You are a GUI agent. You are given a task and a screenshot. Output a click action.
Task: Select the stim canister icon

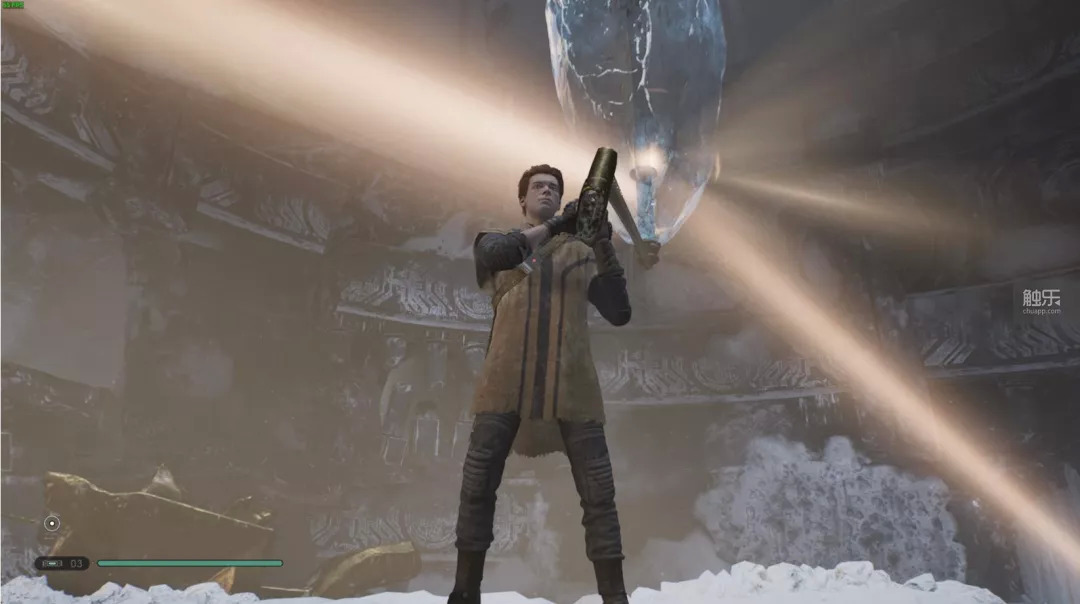coord(53,564)
